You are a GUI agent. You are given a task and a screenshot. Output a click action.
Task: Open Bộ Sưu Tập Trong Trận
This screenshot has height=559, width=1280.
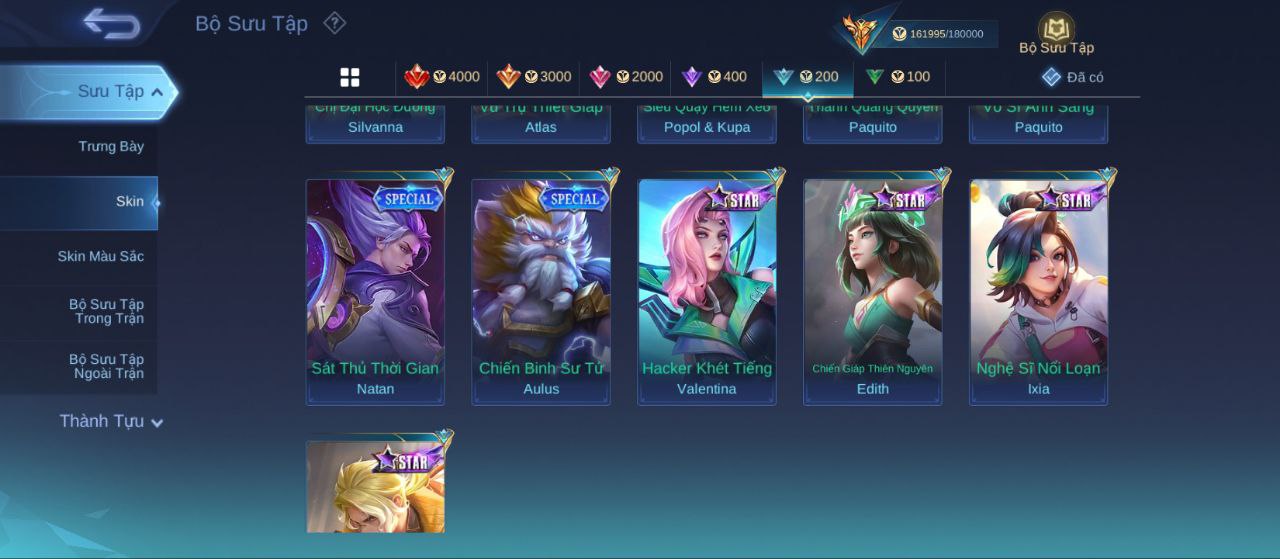[106, 311]
